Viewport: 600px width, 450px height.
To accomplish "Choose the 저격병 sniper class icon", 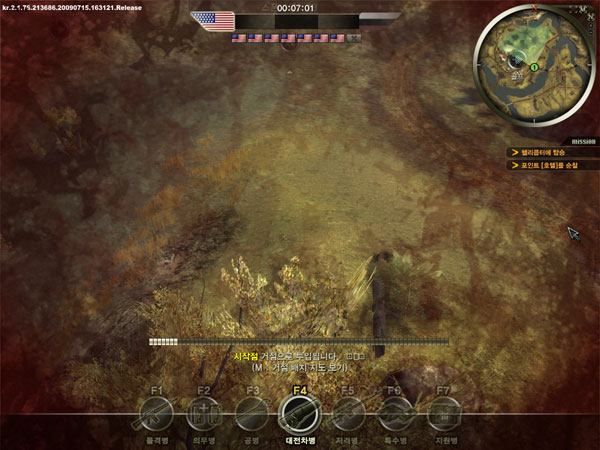I will [x=347, y=413].
